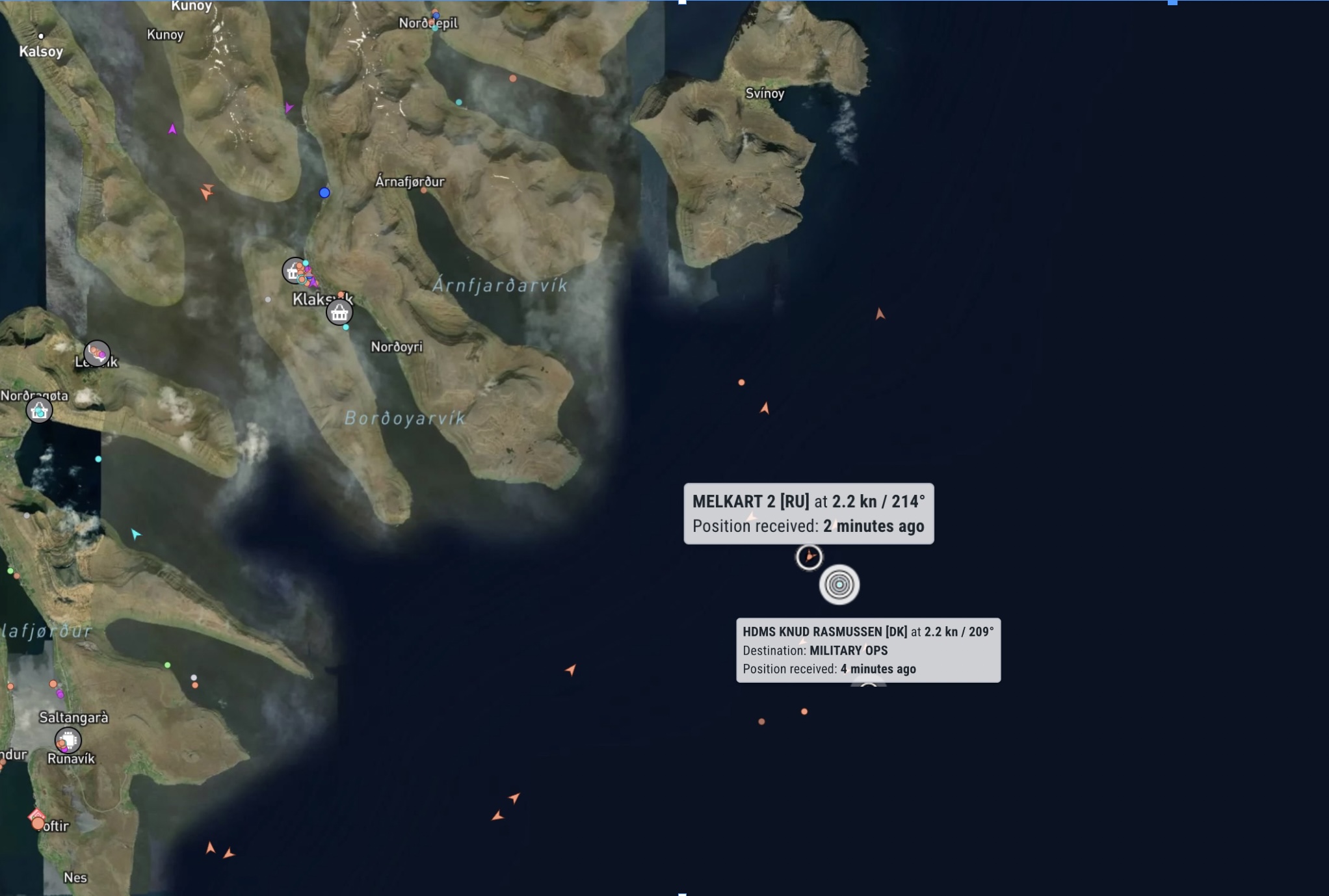Click the HDMS Knud Rasmussen info label
This screenshot has height=896, width=1329.
(x=868, y=650)
